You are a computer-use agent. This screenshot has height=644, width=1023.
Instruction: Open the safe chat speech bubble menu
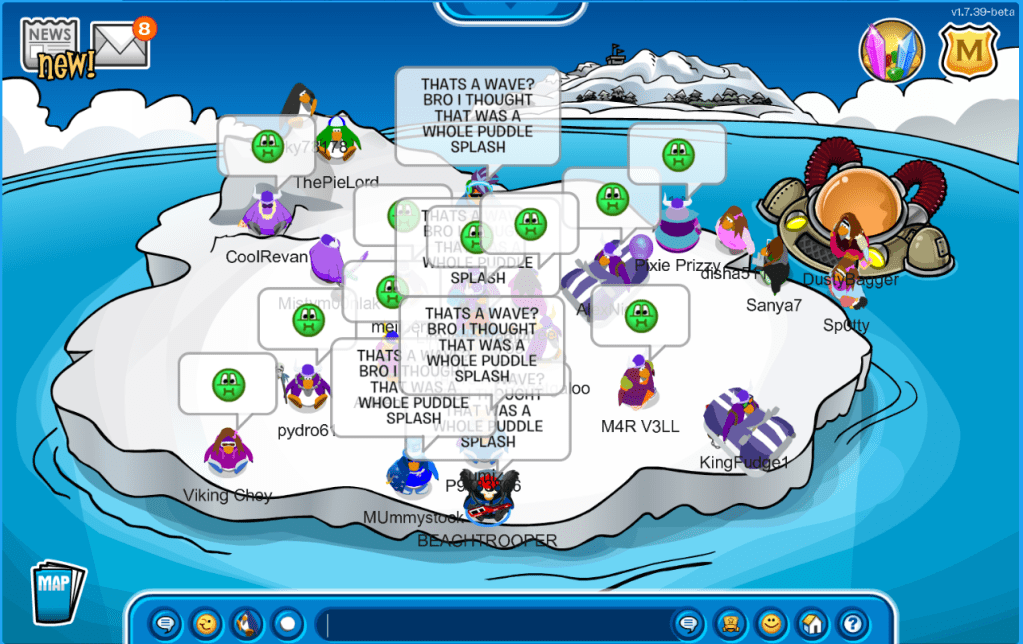pos(166,624)
